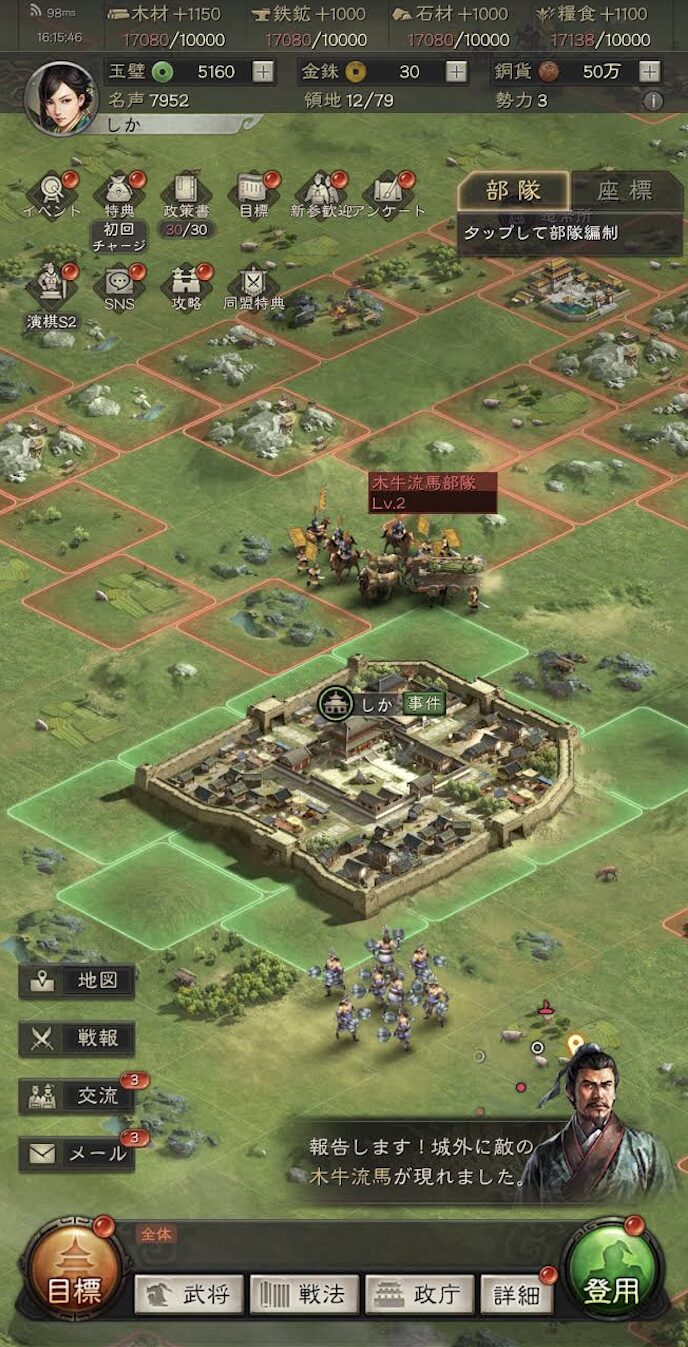Show the info icon next to 勢力
Screen dimensions: 688x1347
click(x=653, y=101)
